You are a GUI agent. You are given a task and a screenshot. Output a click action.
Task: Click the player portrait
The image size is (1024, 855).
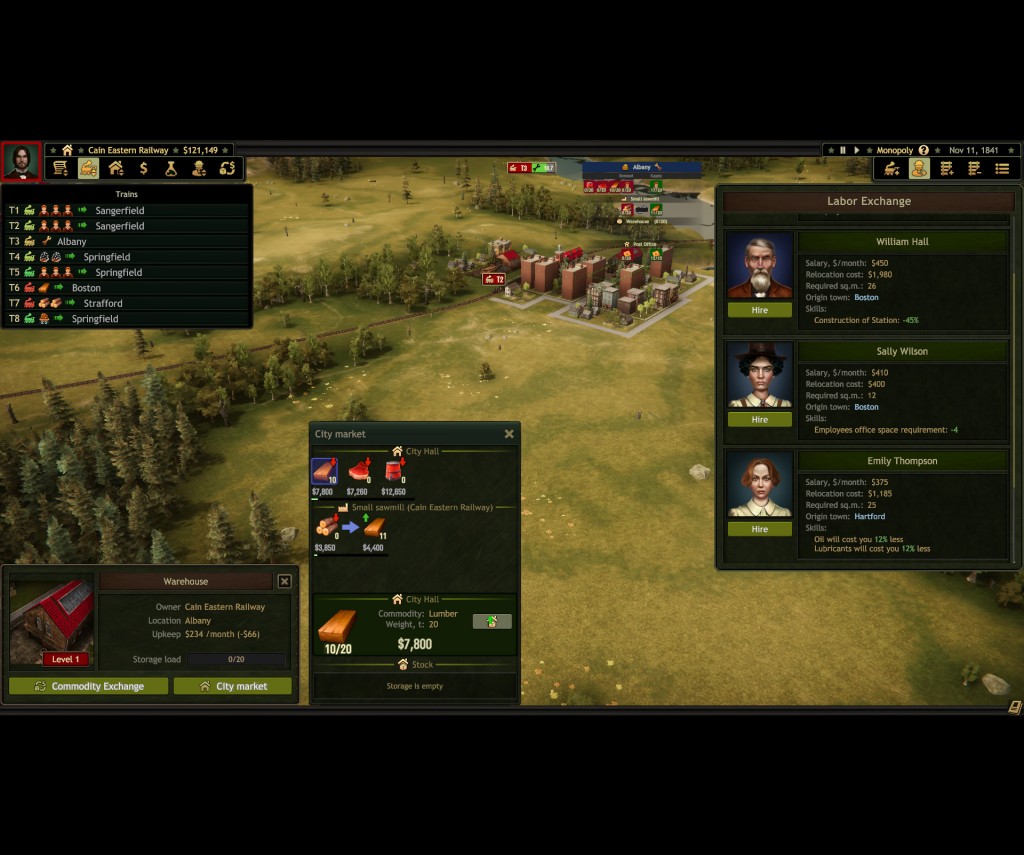coord(21,162)
